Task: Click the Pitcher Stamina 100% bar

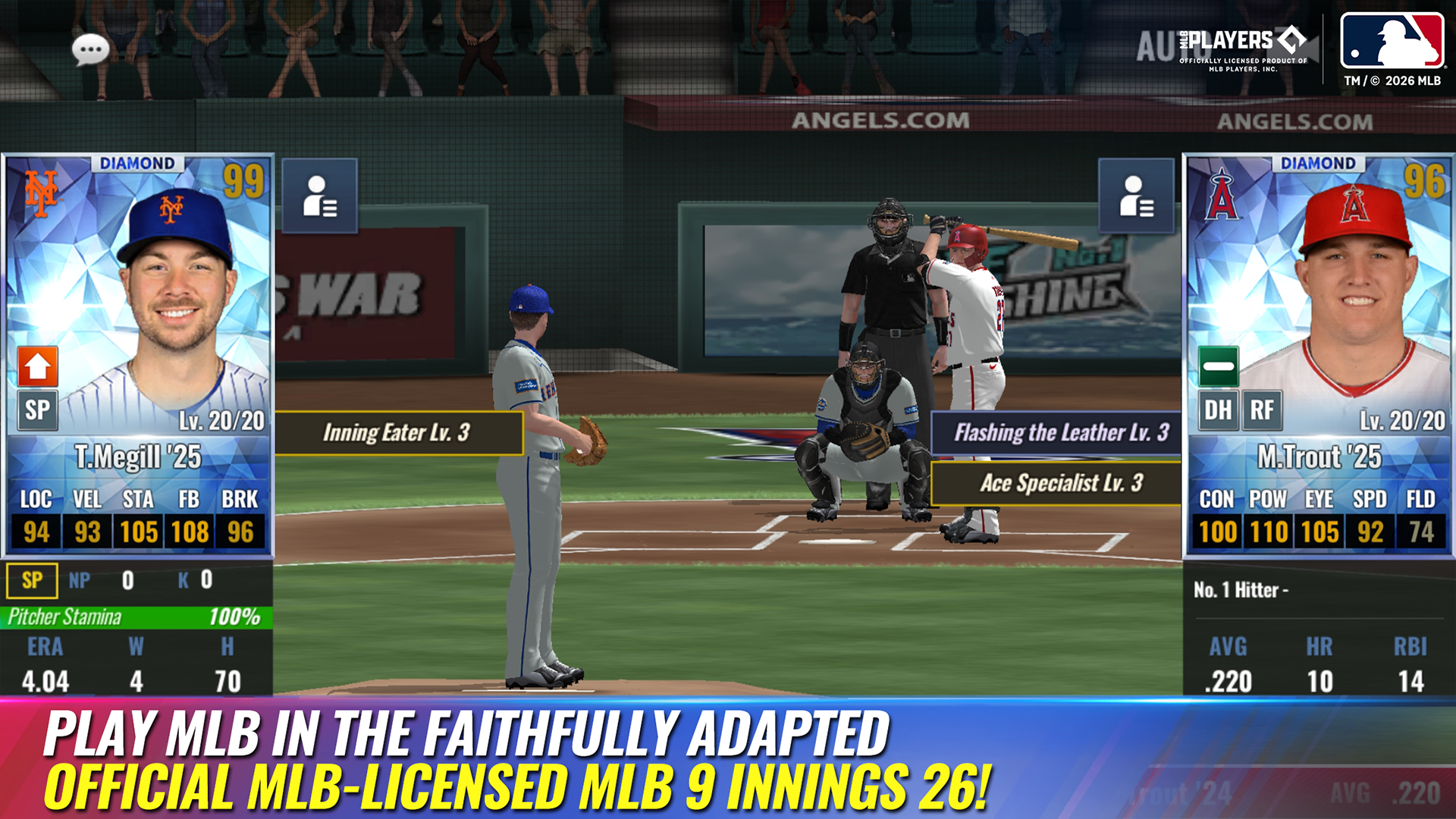Action: [133, 618]
